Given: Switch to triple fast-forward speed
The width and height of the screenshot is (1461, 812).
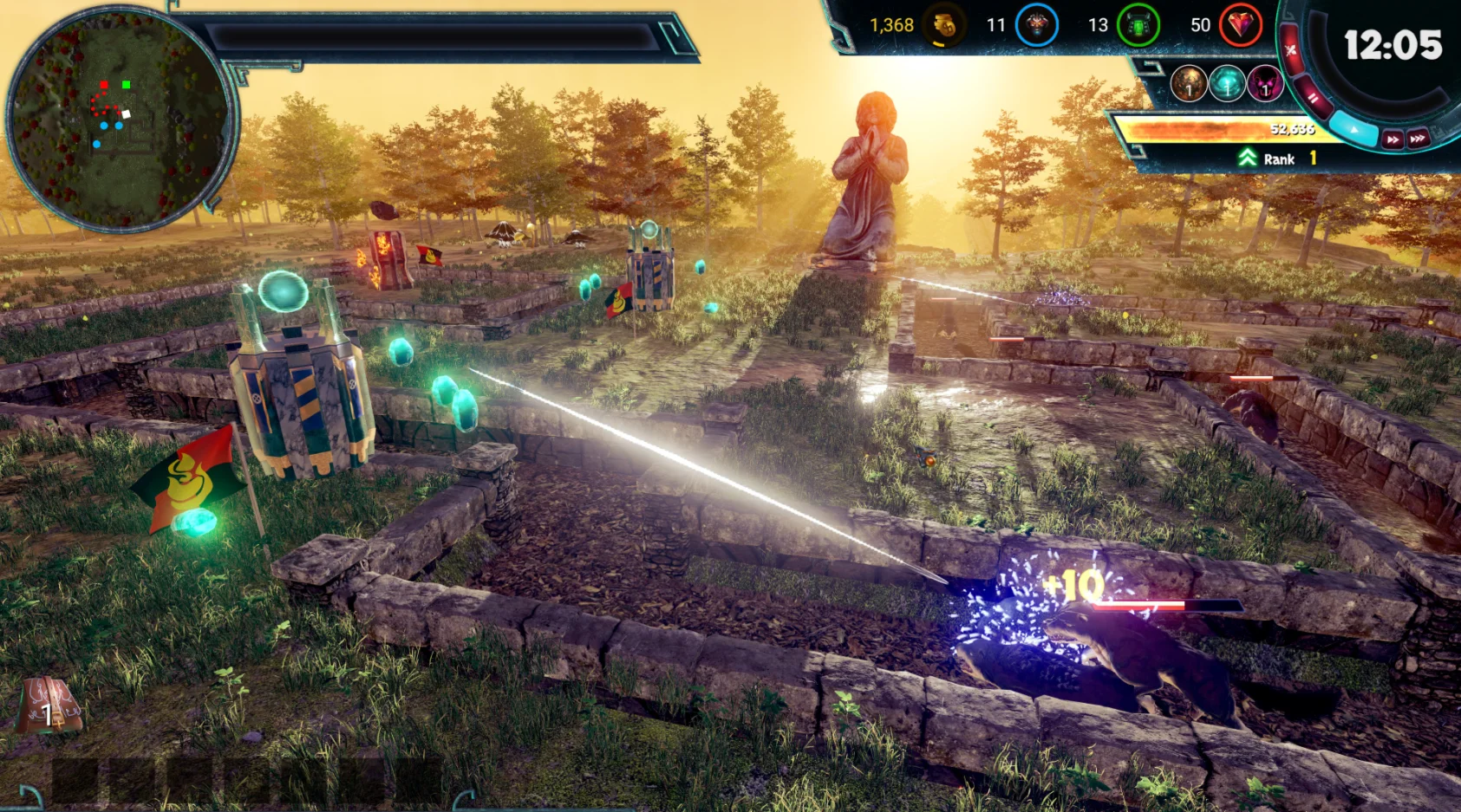Looking at the screenshot, I should (1419, 139).
